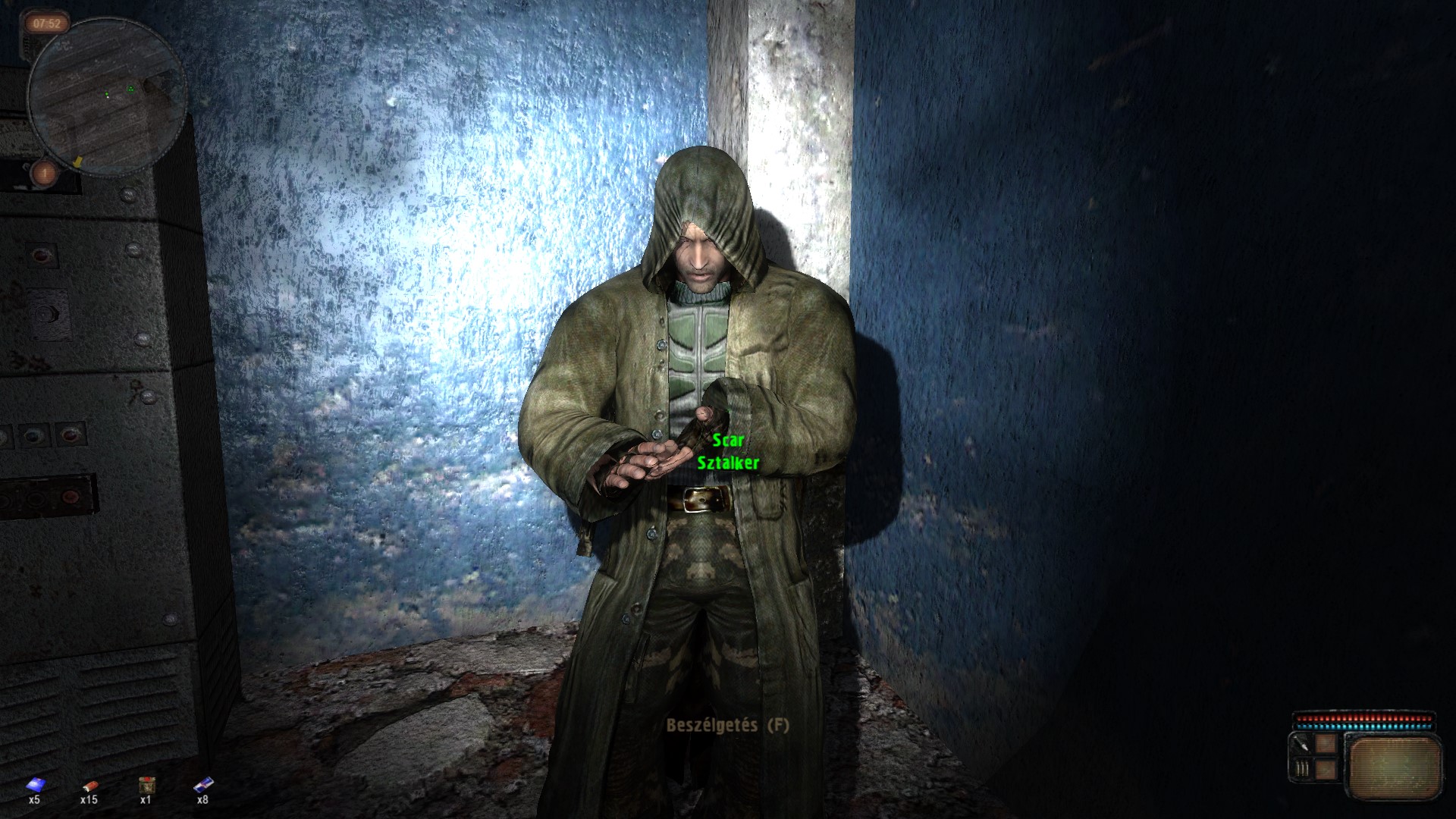Select the blue item quick slot with x5

(35, 785)
